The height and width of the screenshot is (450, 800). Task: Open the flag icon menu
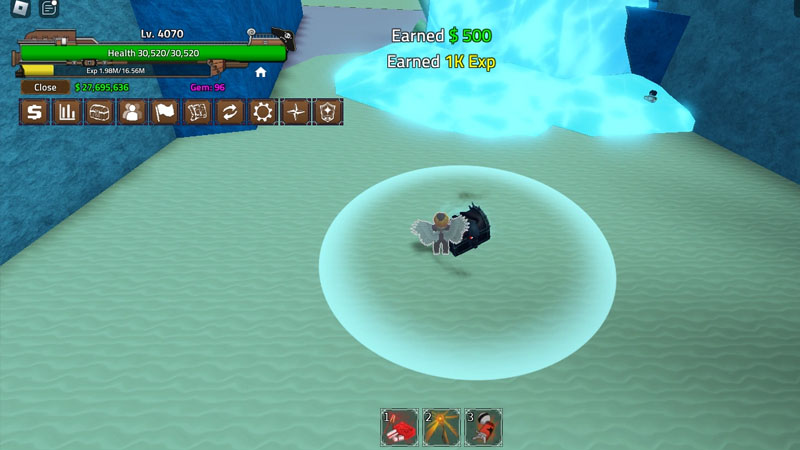(x=165, y=112)
